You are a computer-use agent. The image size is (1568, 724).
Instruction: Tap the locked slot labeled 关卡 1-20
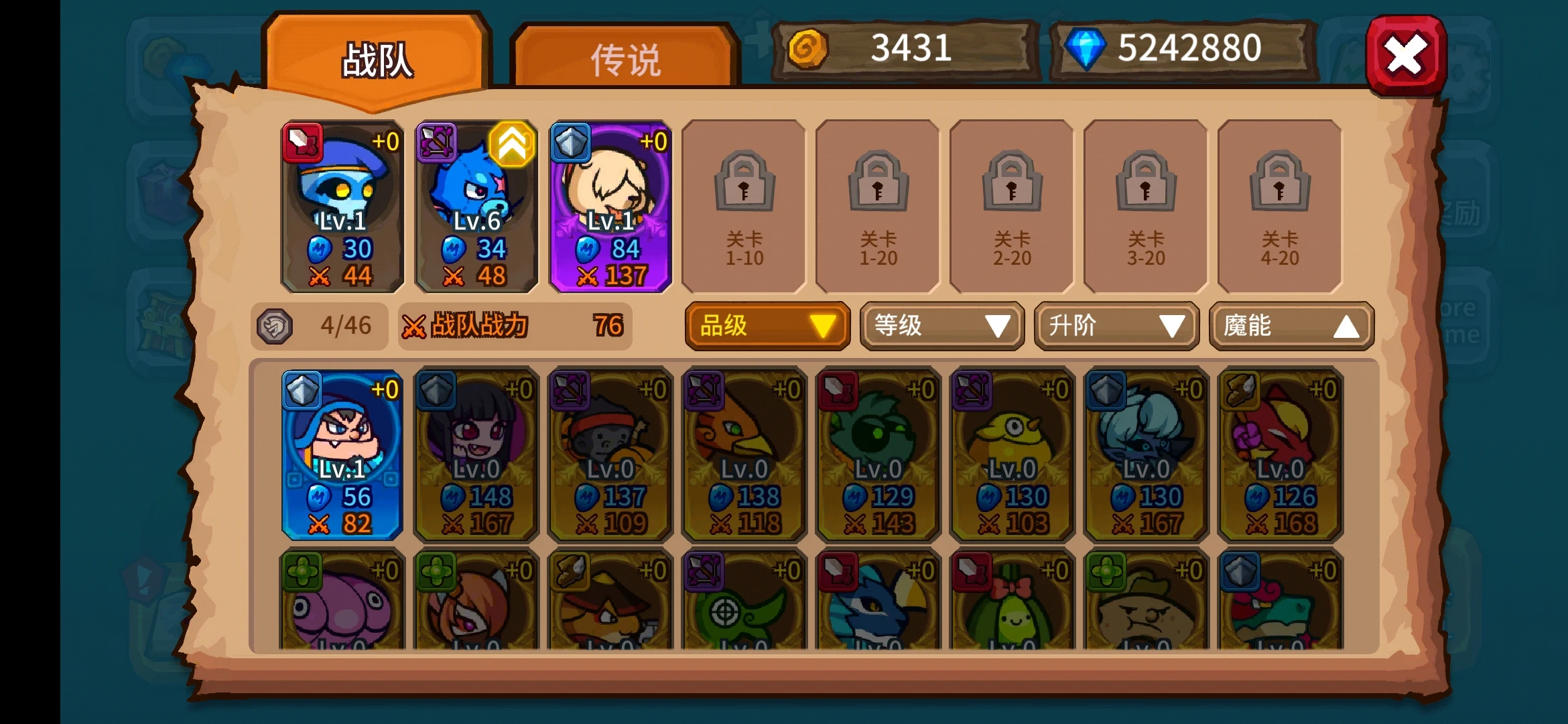pos(878,206)
